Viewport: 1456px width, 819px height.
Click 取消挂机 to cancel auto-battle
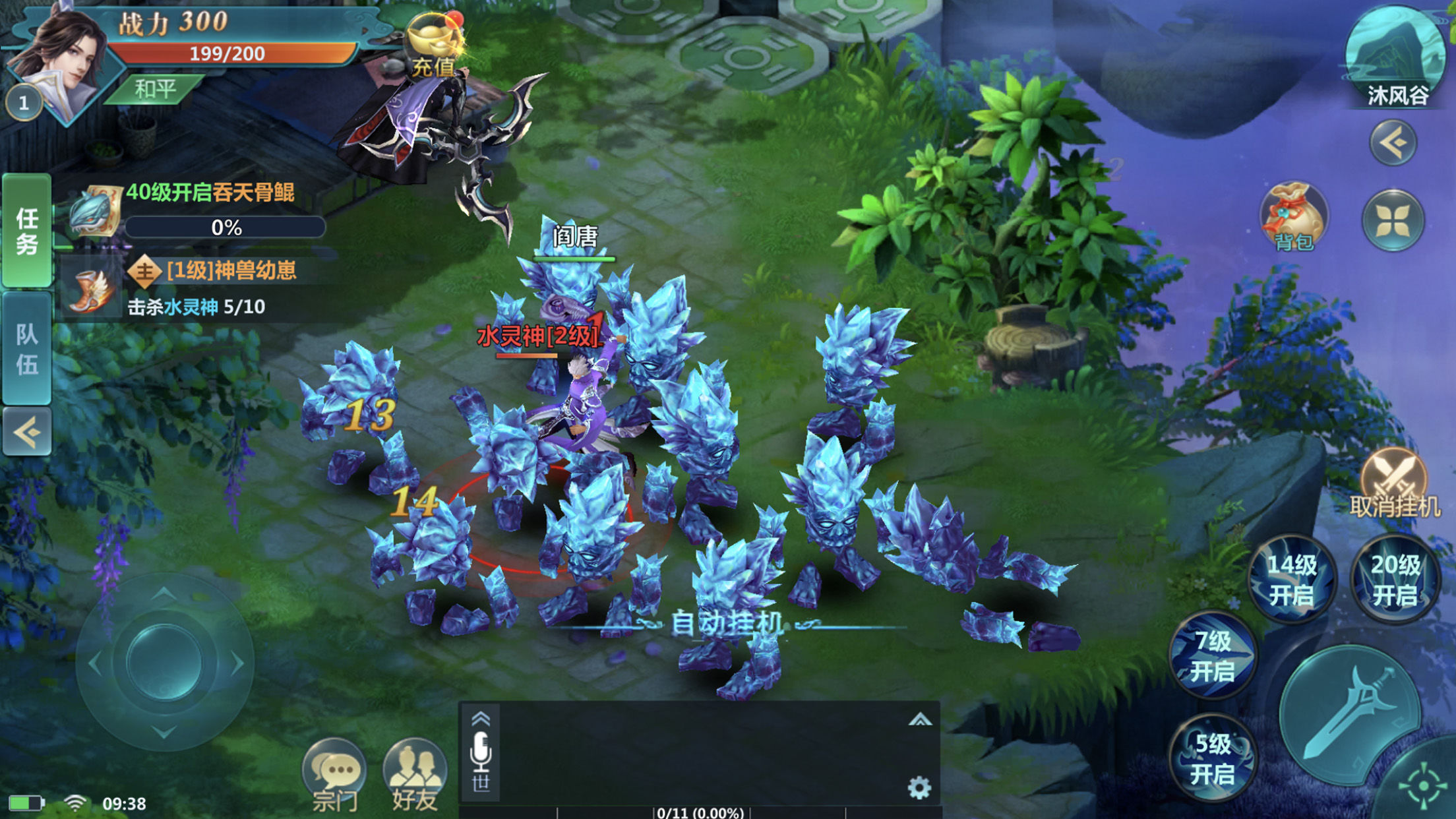(x=1394, y=485)
